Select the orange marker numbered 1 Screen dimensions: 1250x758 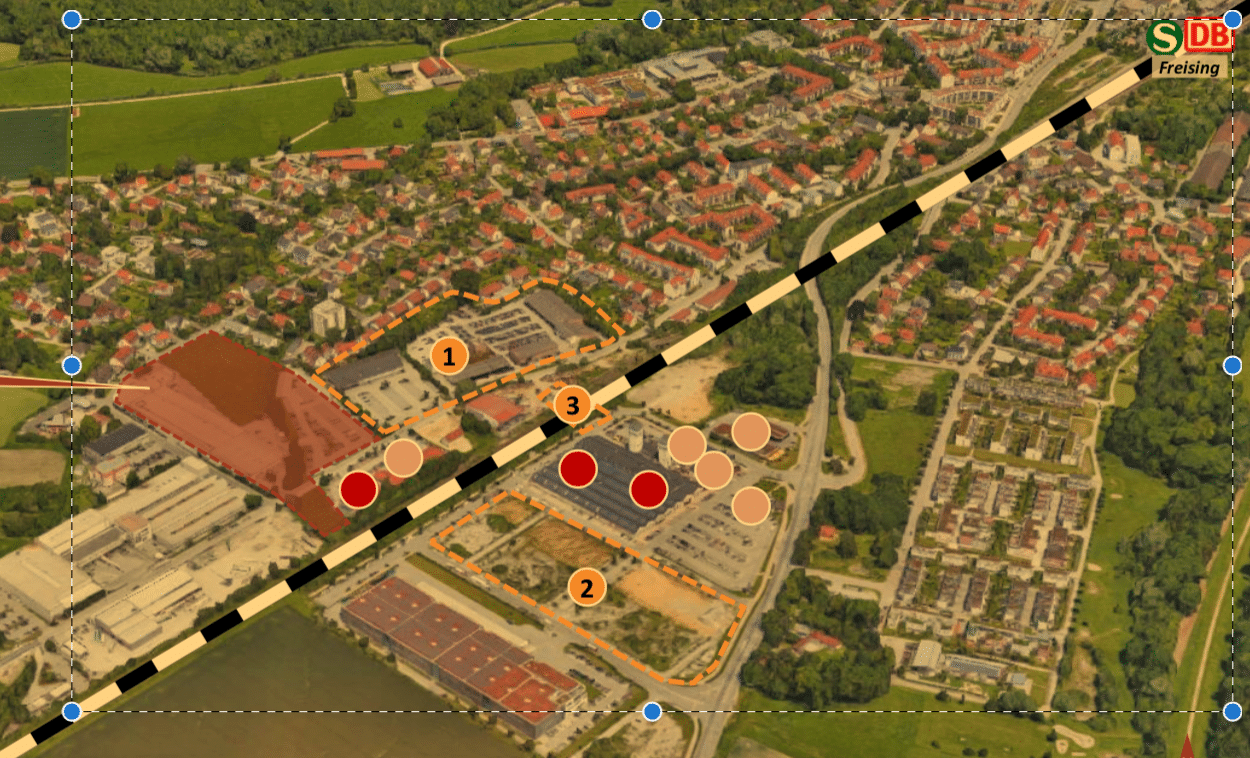(449, 355)
